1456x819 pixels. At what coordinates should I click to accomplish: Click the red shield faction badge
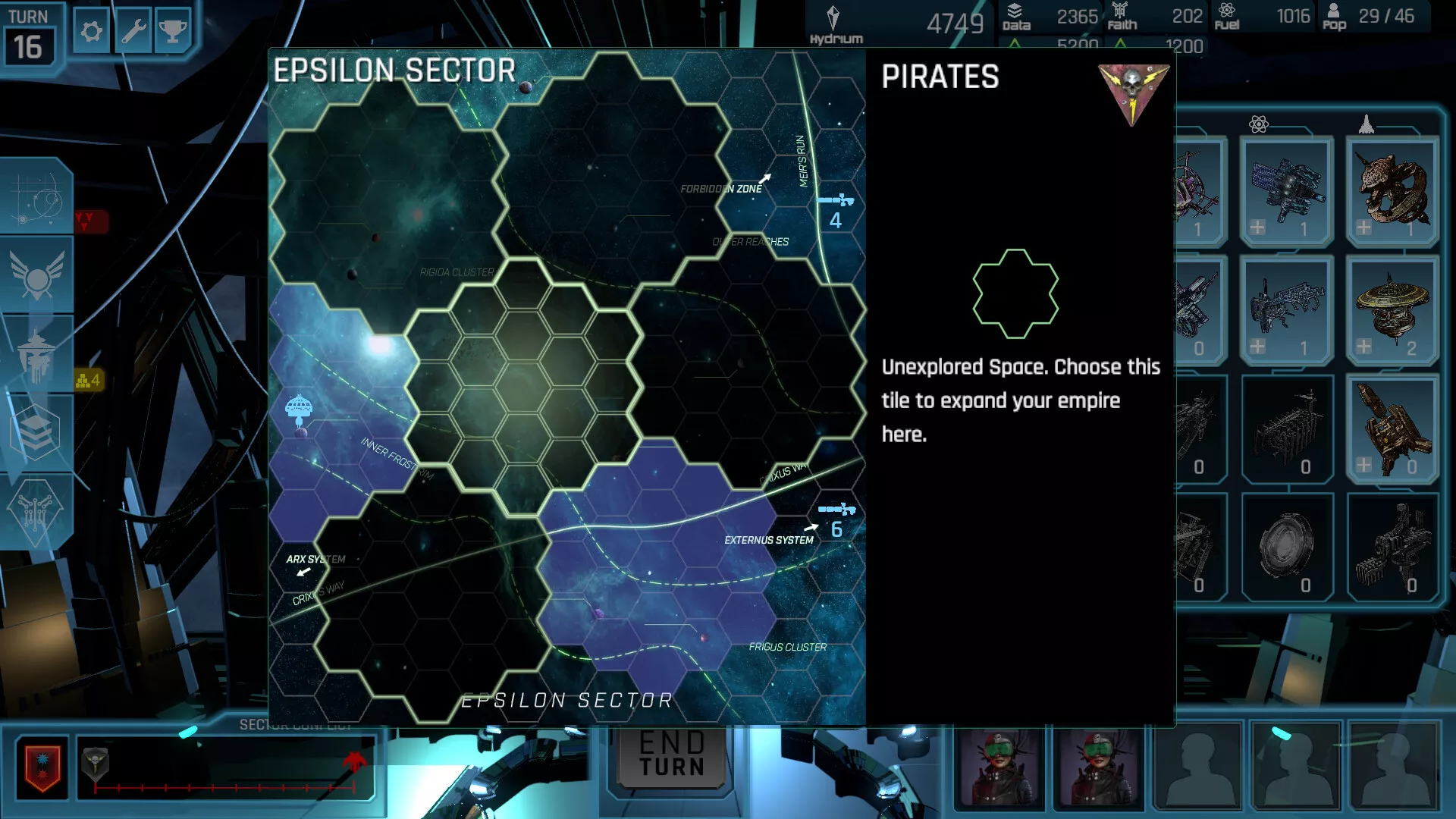[42, 767]
